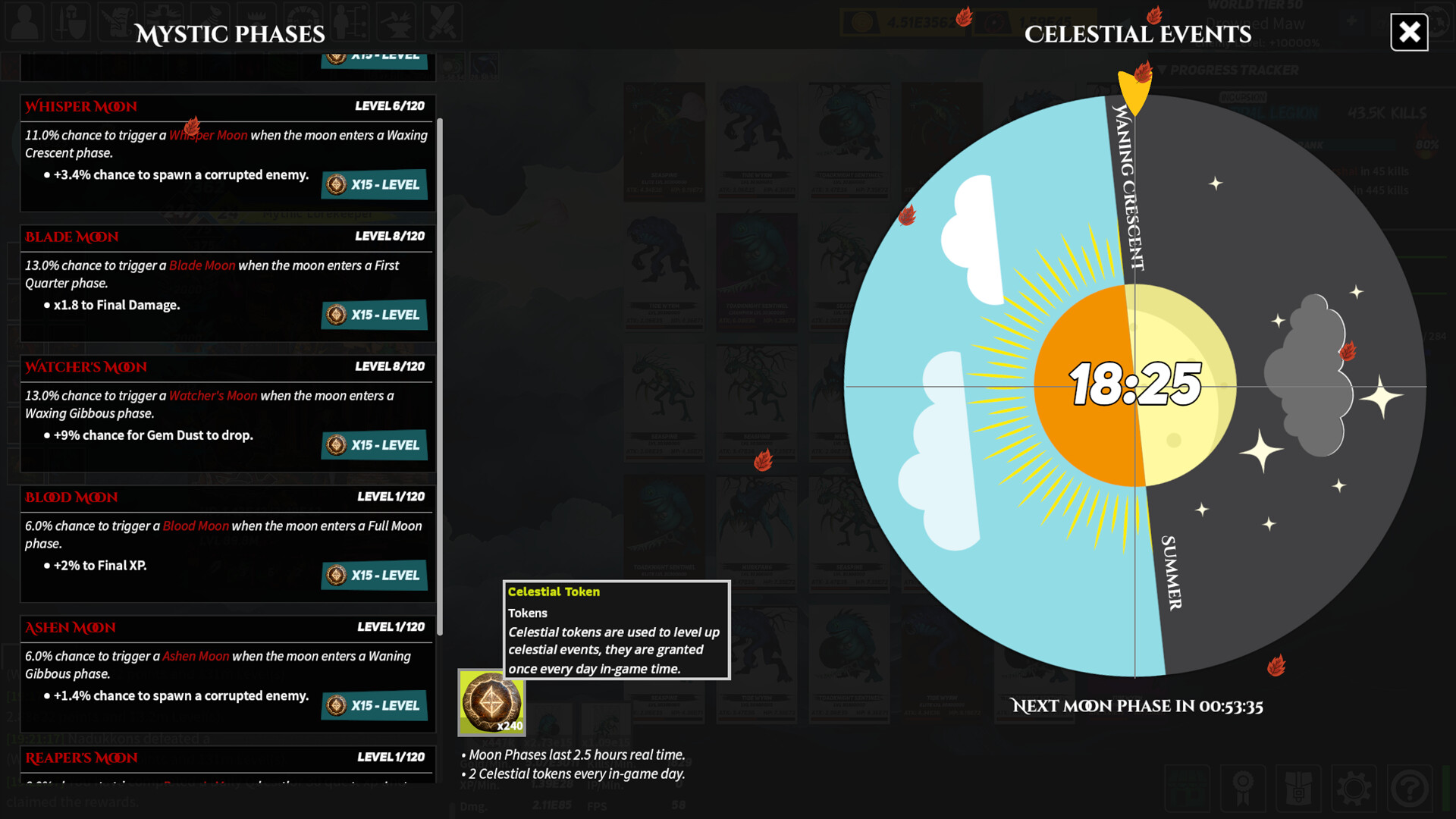This screenshot has height=819, width=1456.
Task: Open the quest scroll icon
Action: tap(118, 23)
